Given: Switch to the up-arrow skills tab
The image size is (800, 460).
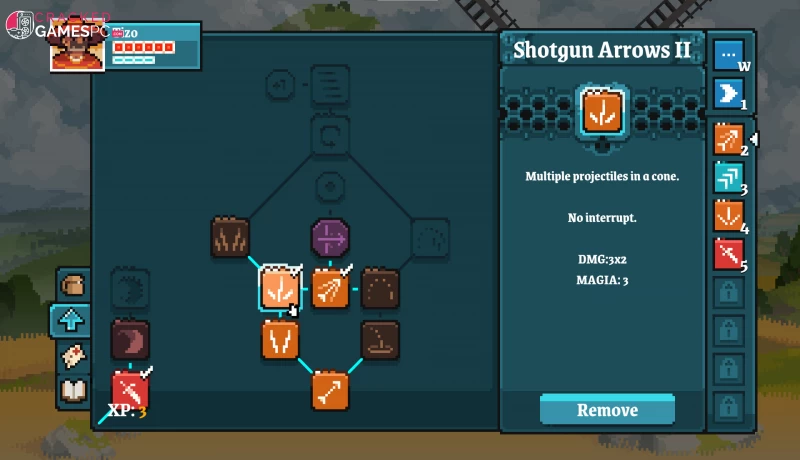Looking at the screenshot, I should (73, 321).
